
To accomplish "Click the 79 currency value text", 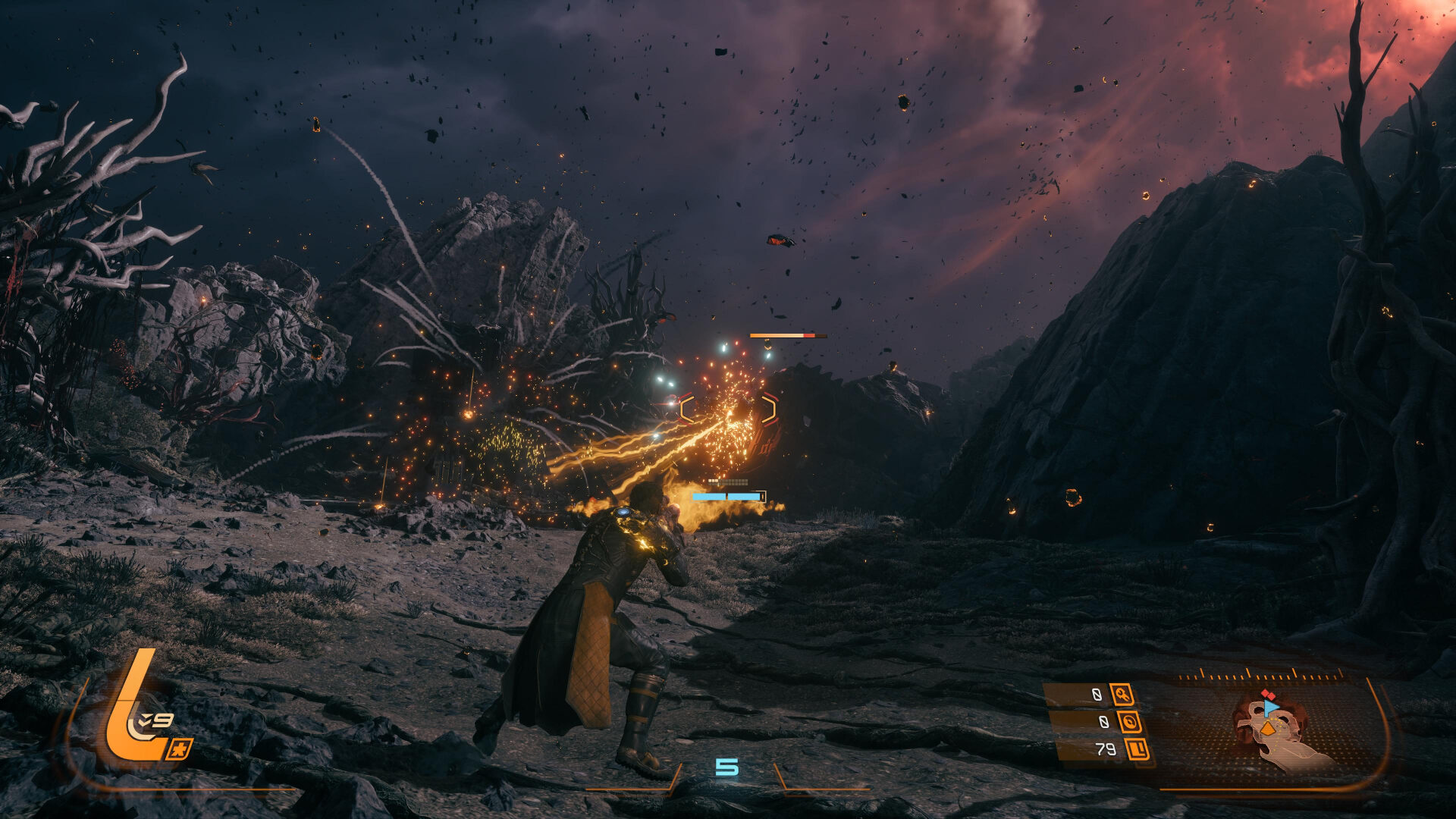I will coord(1106,749).
